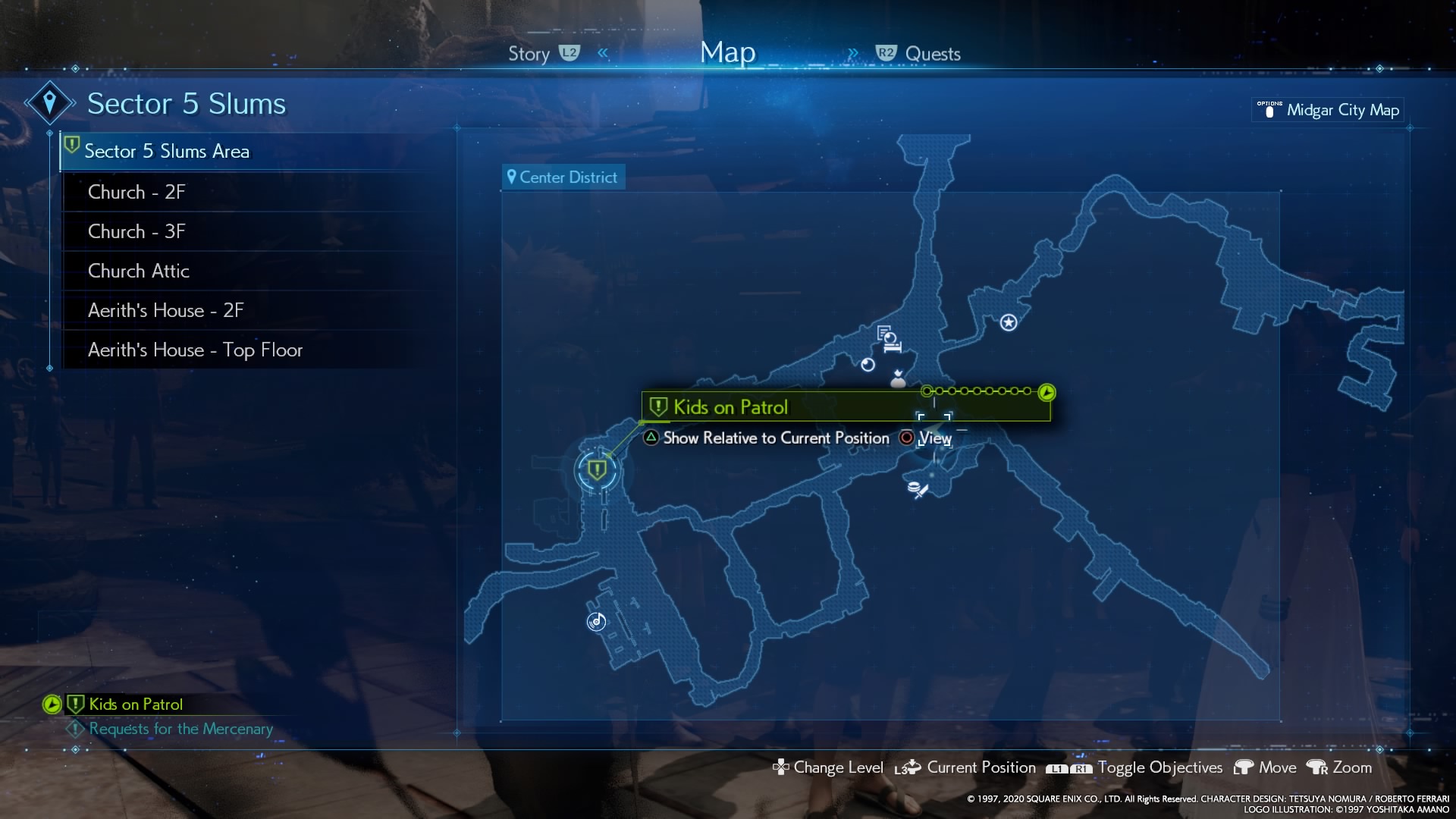Switch to the Story tab
The width and height of the screenshot is (1456, 819).
529,54
